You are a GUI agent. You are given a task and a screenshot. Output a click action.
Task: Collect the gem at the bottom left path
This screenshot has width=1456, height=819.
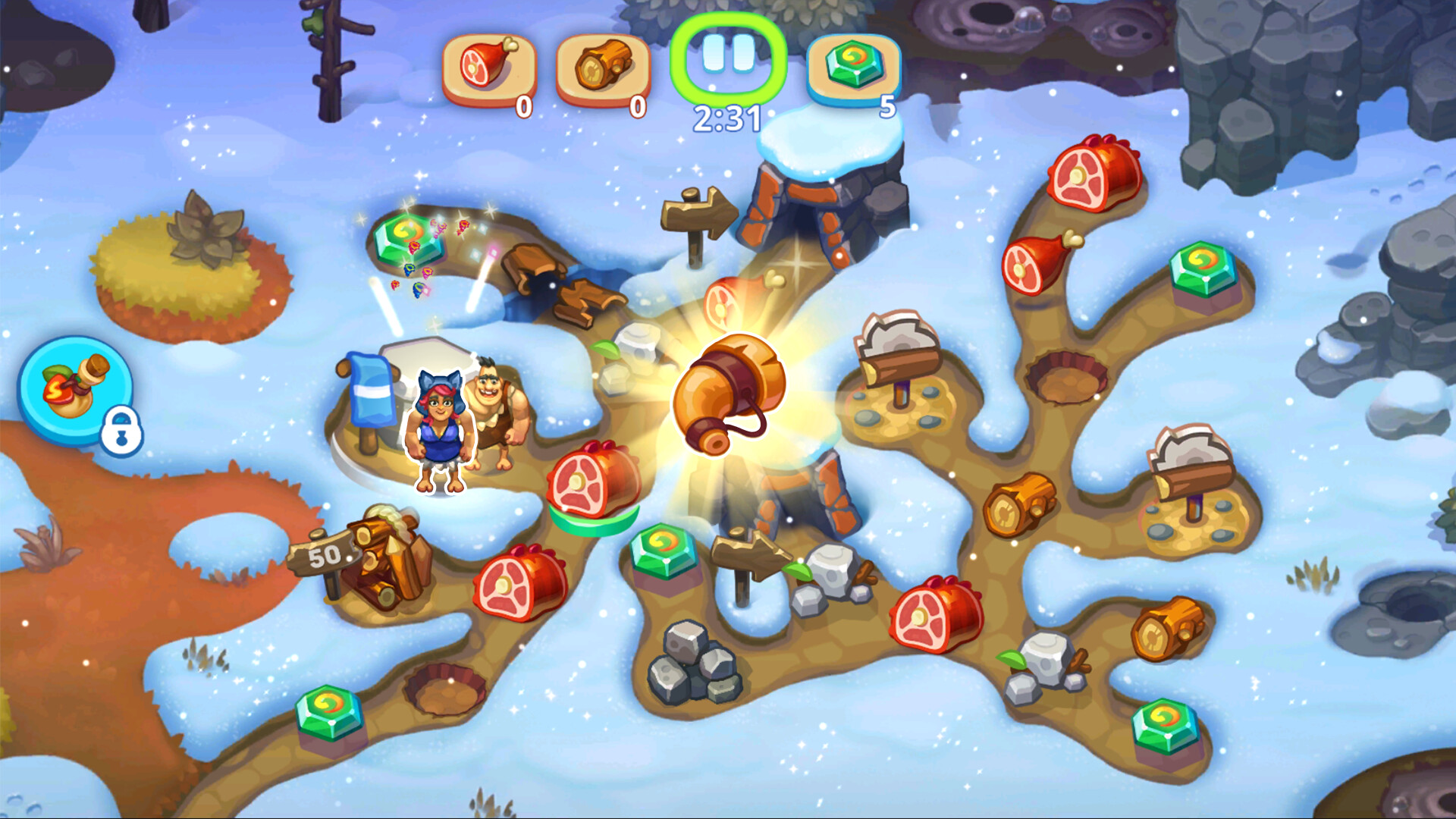(330, 713)
